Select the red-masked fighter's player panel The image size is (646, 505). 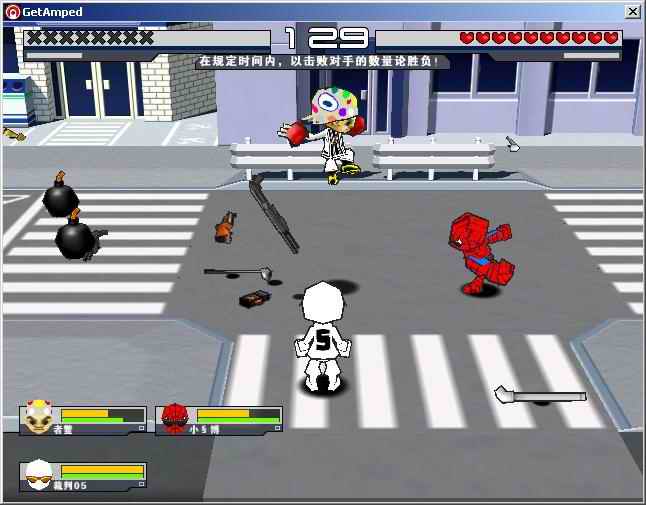[x=219, y=420]
